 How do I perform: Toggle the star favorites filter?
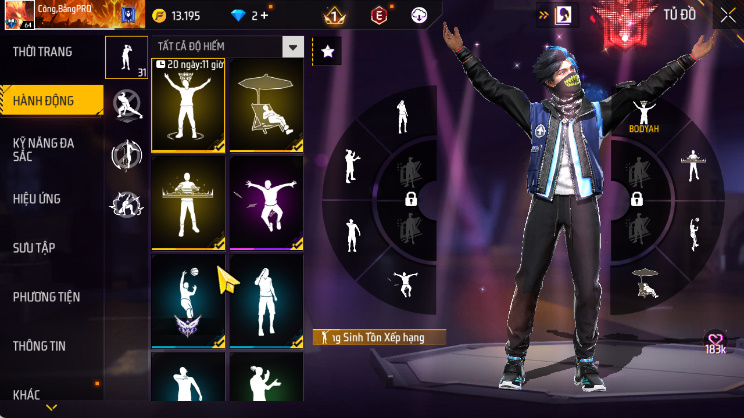point(327,51)
